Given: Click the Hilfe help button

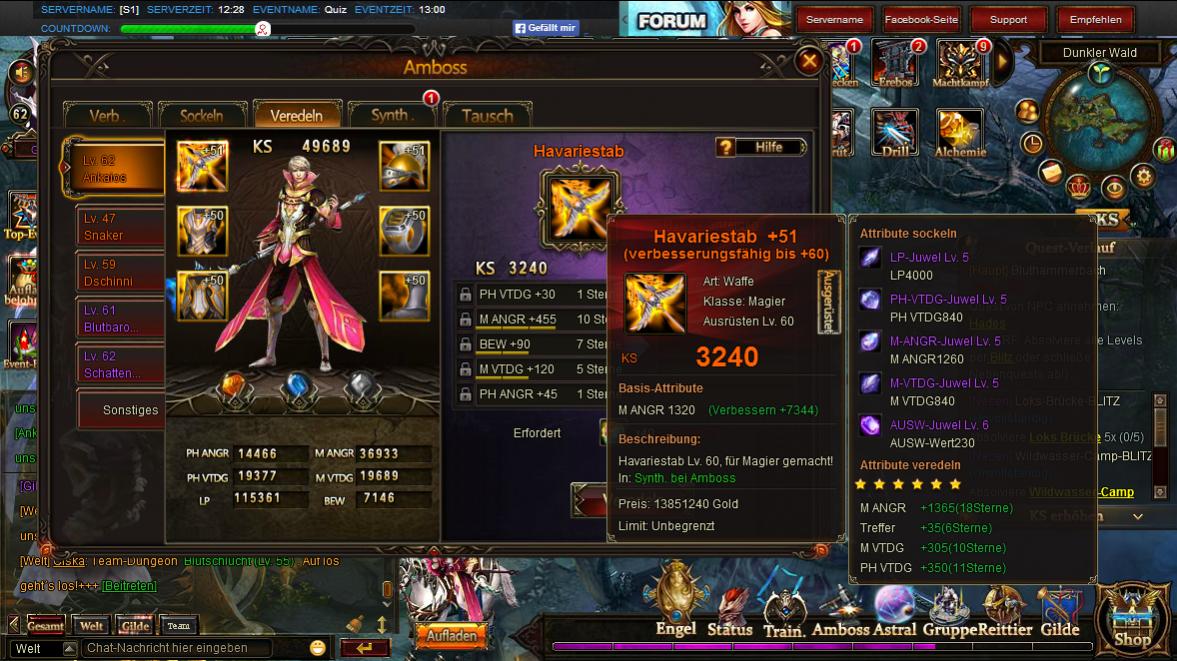Looking at the screenshot, I should coord(761,147).
